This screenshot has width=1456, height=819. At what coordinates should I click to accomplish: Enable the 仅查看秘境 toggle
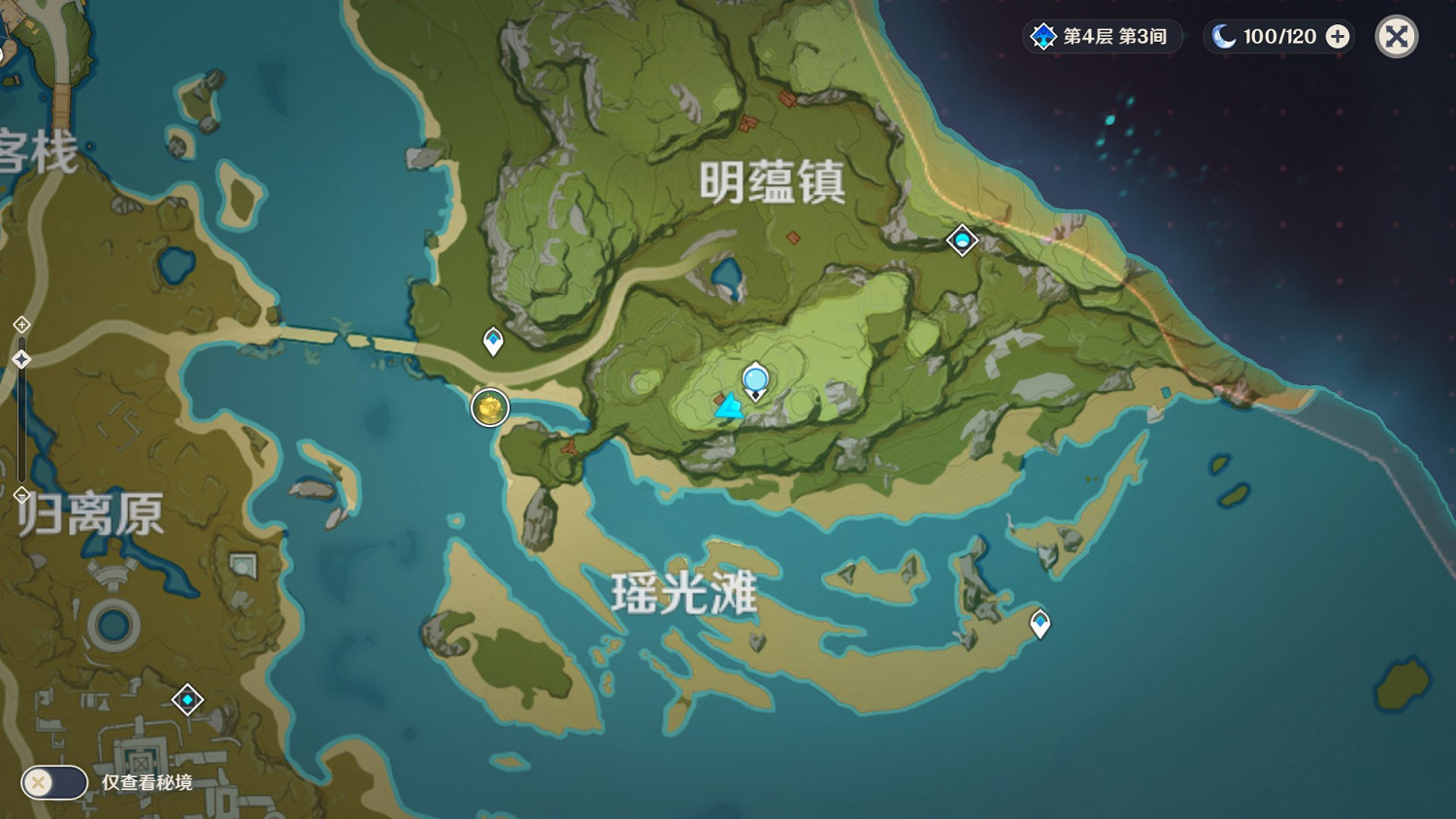pos(53,782)
